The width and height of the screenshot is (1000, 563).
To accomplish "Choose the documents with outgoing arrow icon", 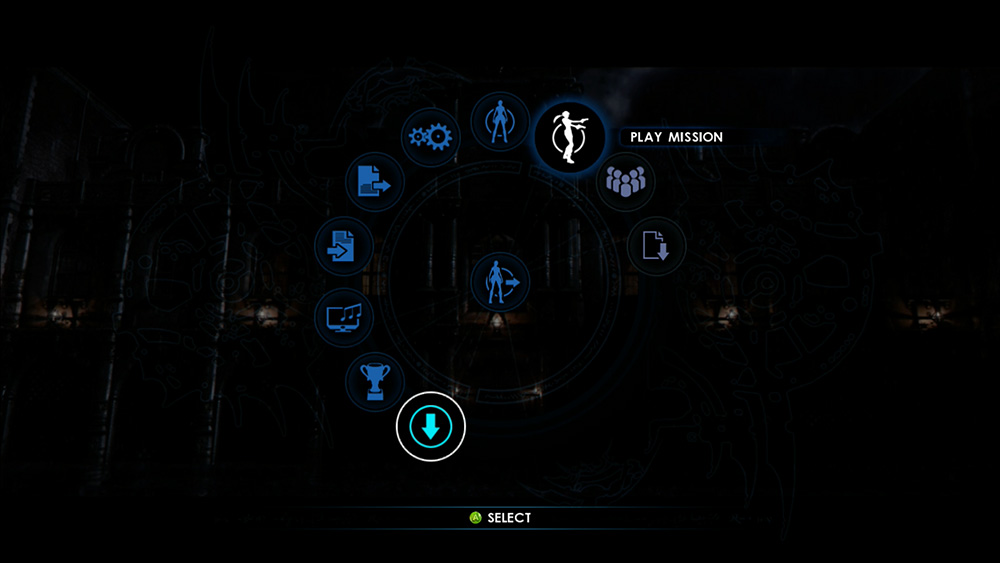I will pos(375,182).
